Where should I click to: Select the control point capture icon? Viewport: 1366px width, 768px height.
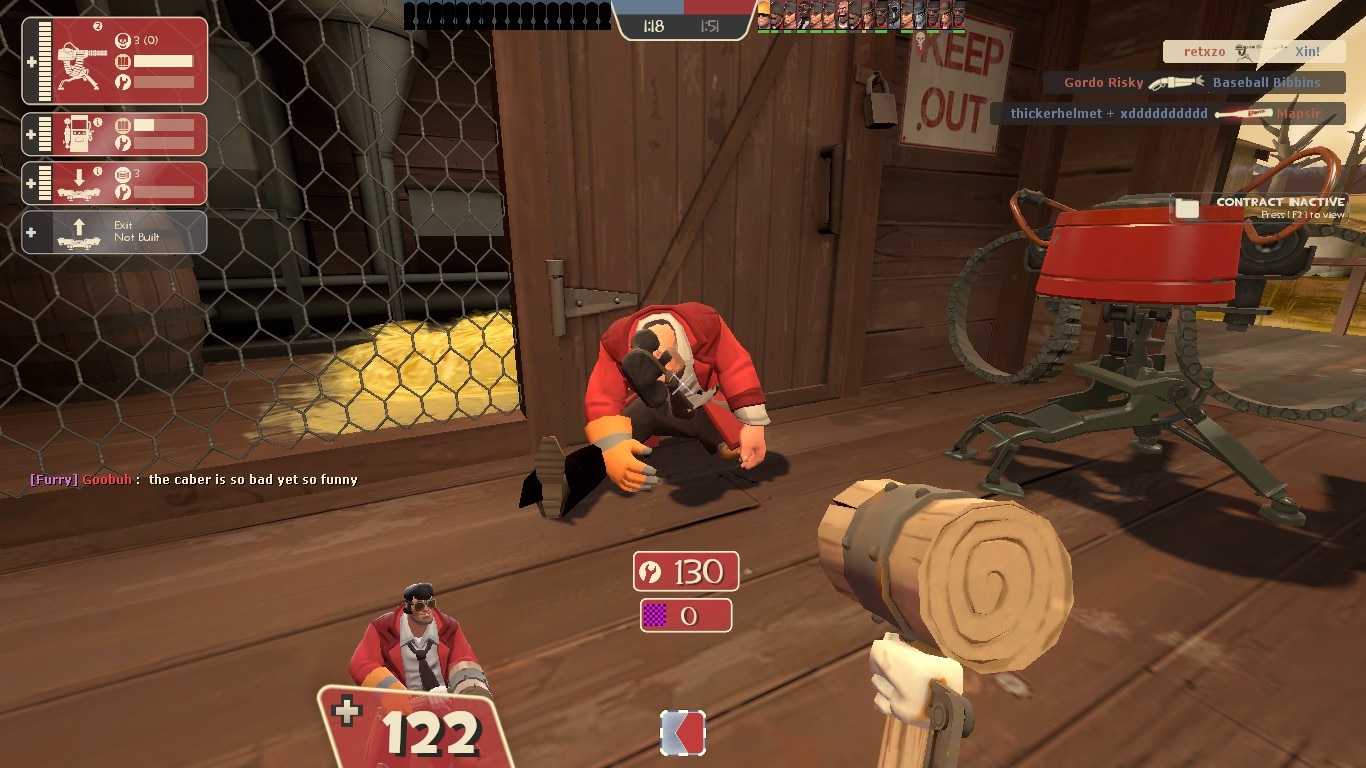pos(683,733)
